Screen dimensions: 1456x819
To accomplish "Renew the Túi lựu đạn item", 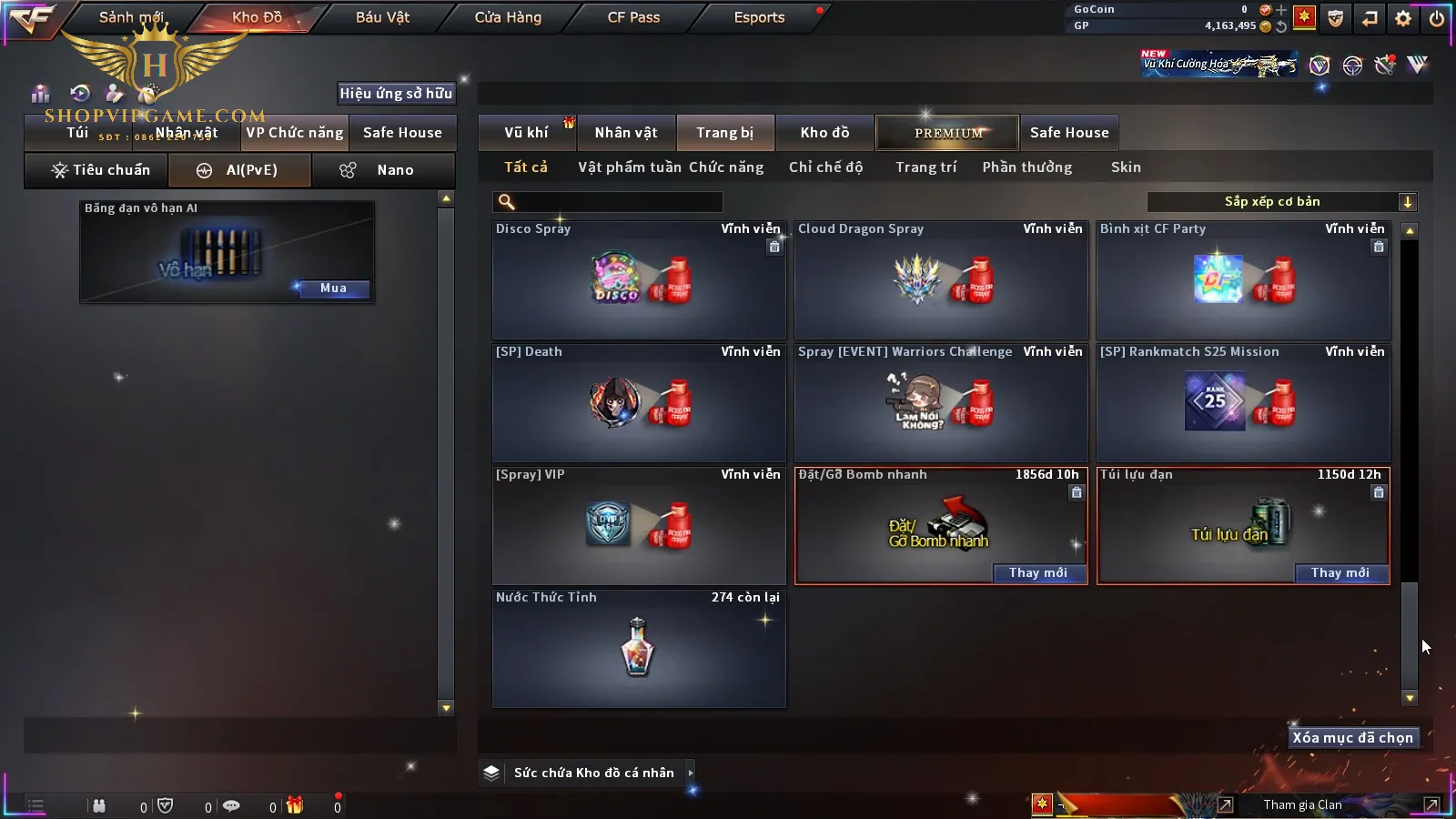I will click(1340, 572).
